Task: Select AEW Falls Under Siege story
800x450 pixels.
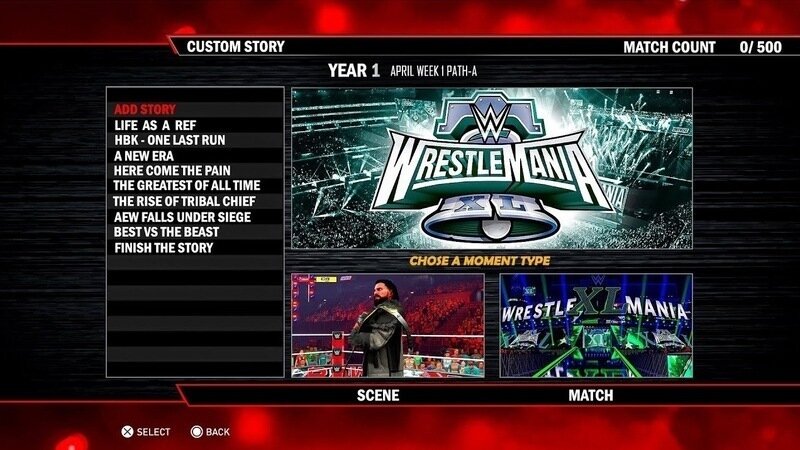Action: tap(181, 217)
